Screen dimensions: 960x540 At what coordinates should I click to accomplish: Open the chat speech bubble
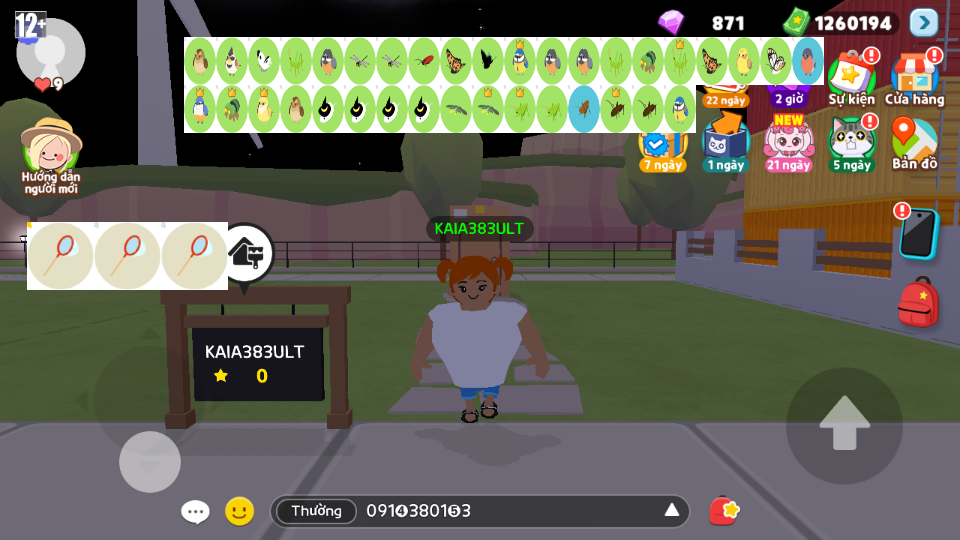pyautogui.click(x=195, y=512)
